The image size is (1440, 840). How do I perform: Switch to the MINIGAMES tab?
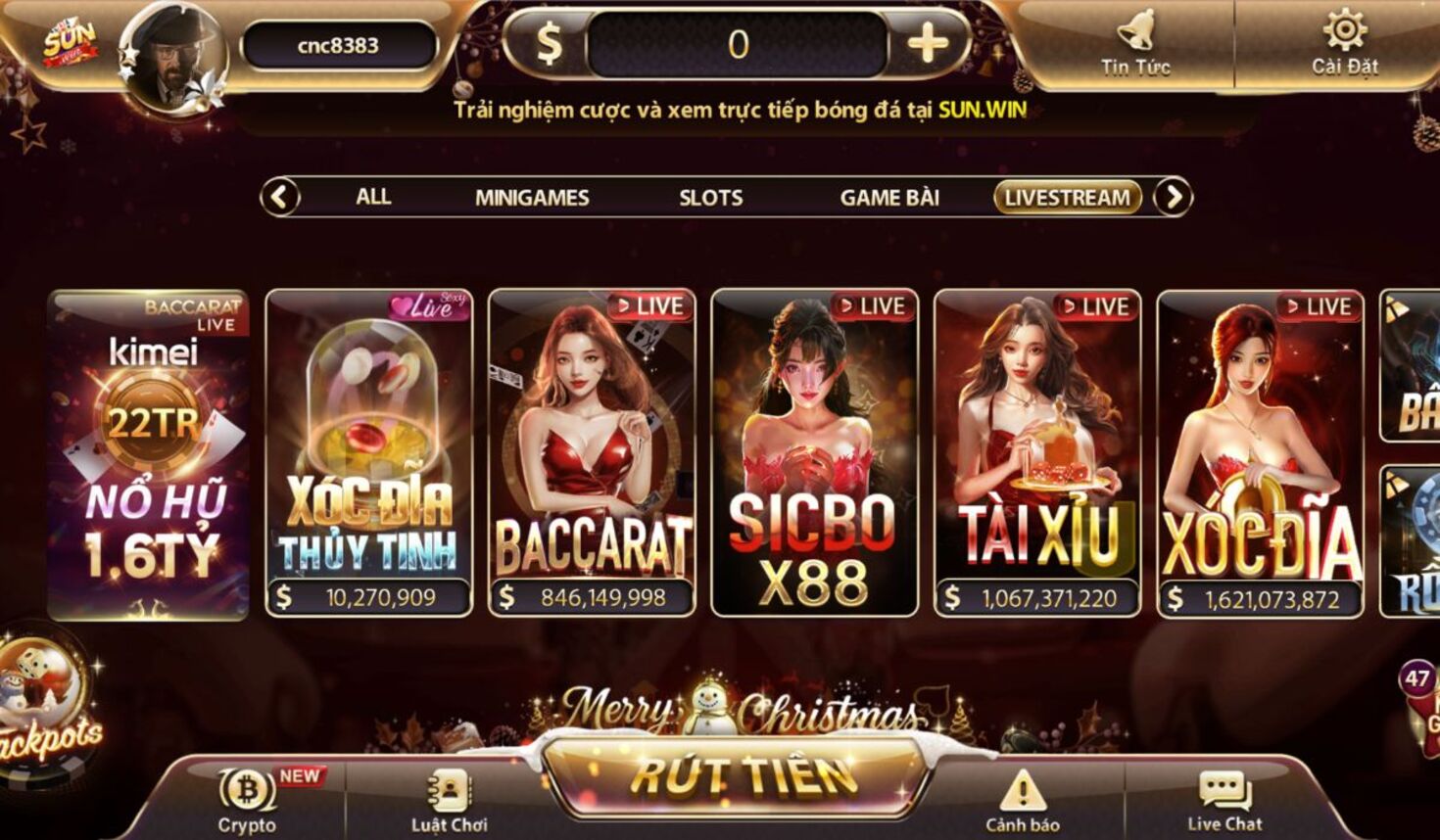(532, 198)
